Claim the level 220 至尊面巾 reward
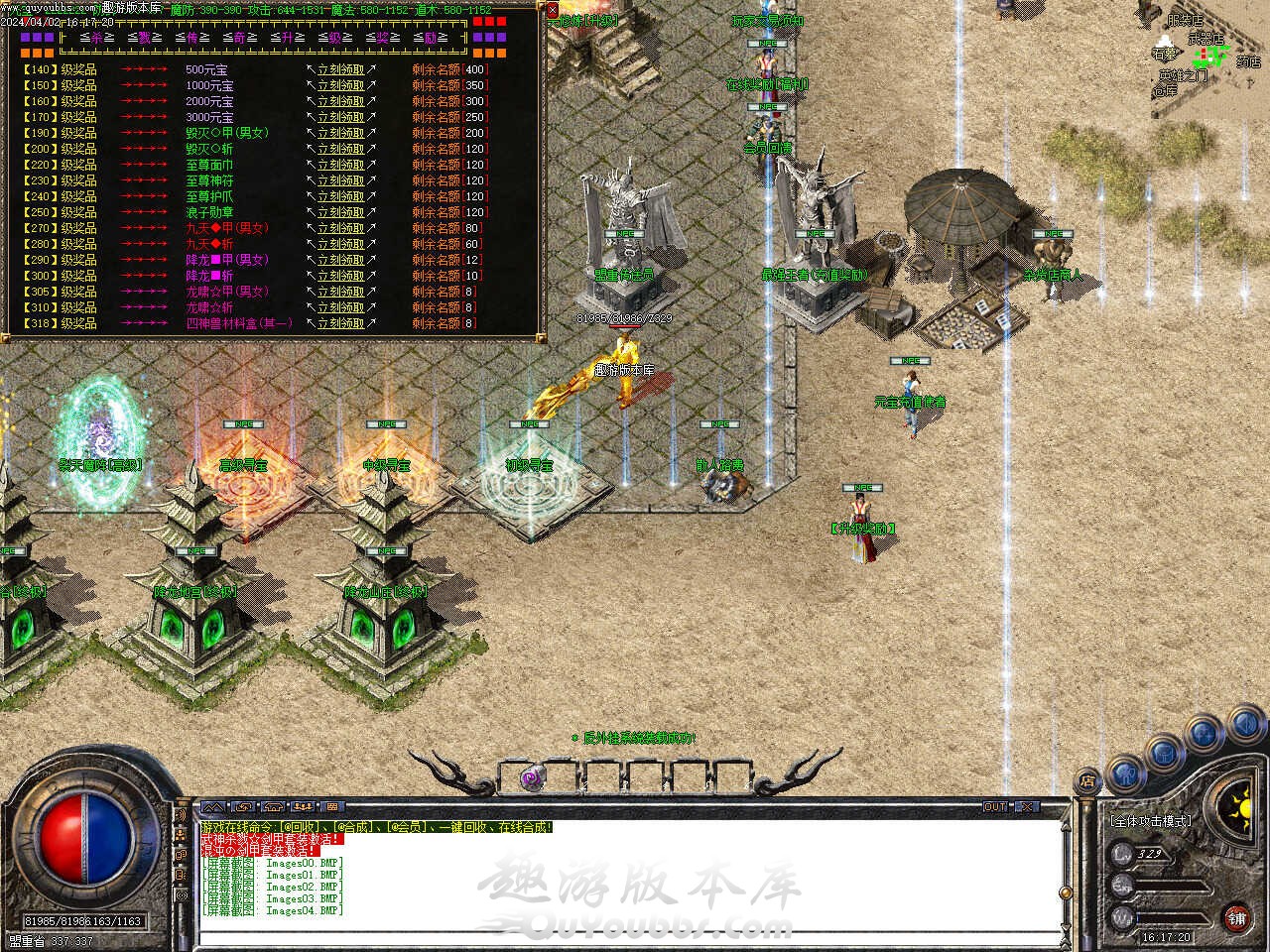1270x952 pixels. tap(340, 166)
